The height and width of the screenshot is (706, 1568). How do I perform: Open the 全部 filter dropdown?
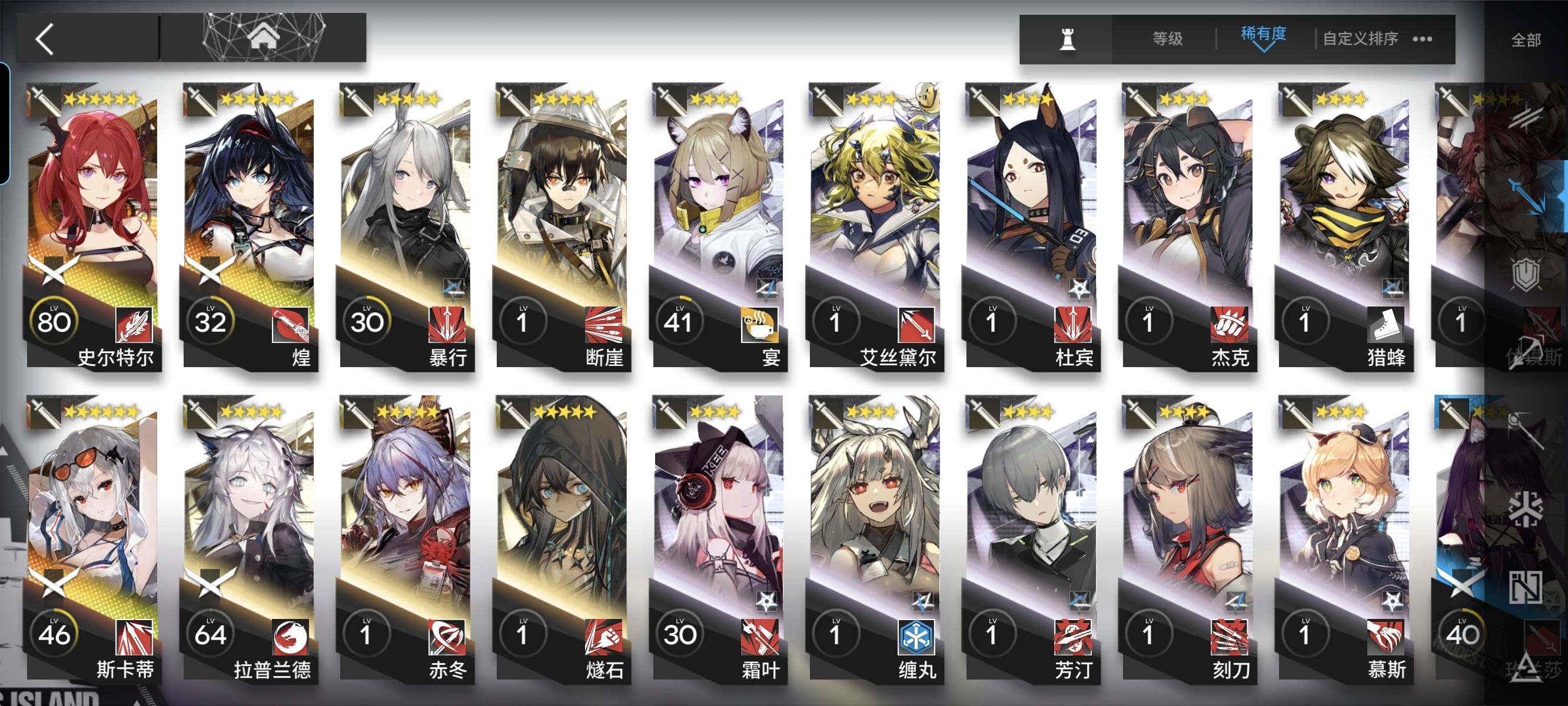(x=1528, y=39)
